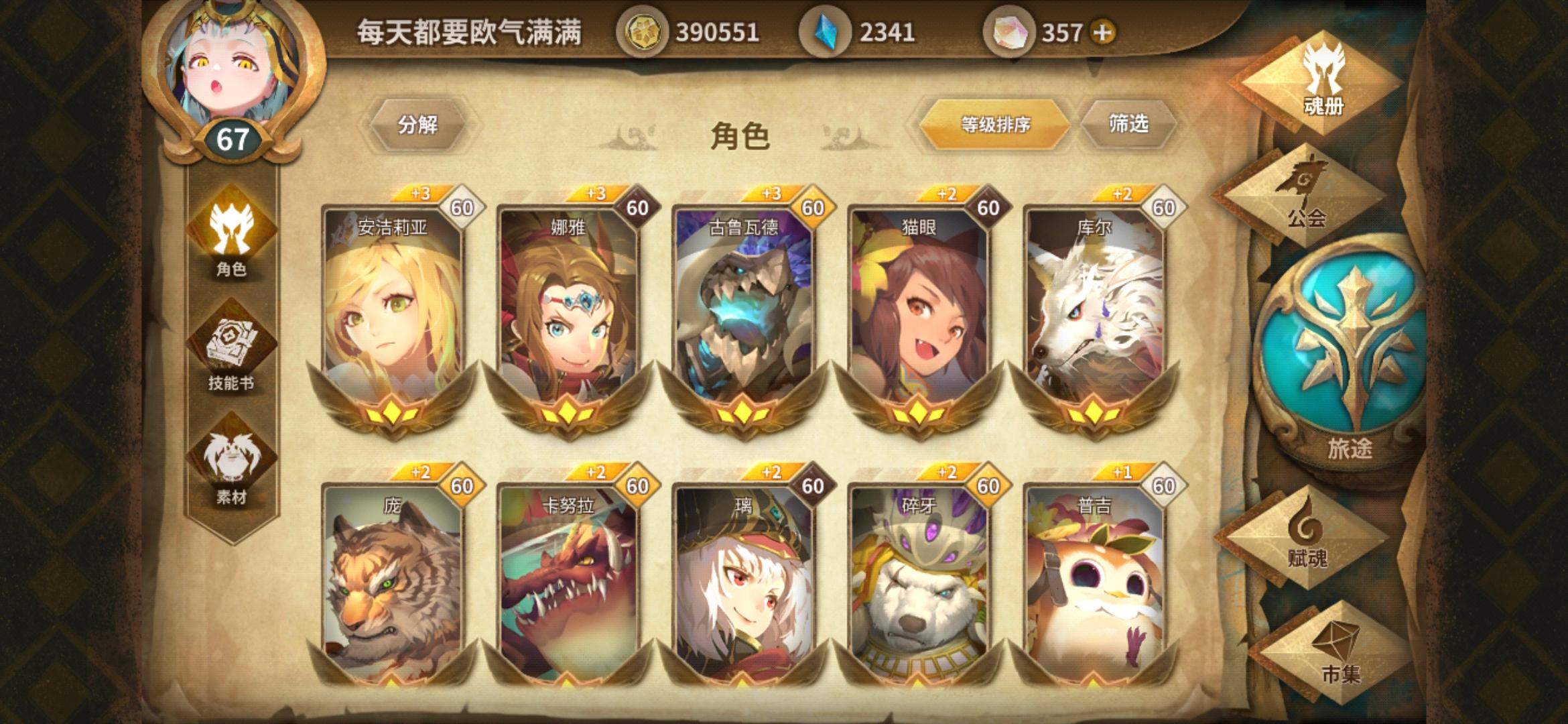Click the gold coin currency icon
This screenshot has width=1568, height=724.
[x=645, y=29]
